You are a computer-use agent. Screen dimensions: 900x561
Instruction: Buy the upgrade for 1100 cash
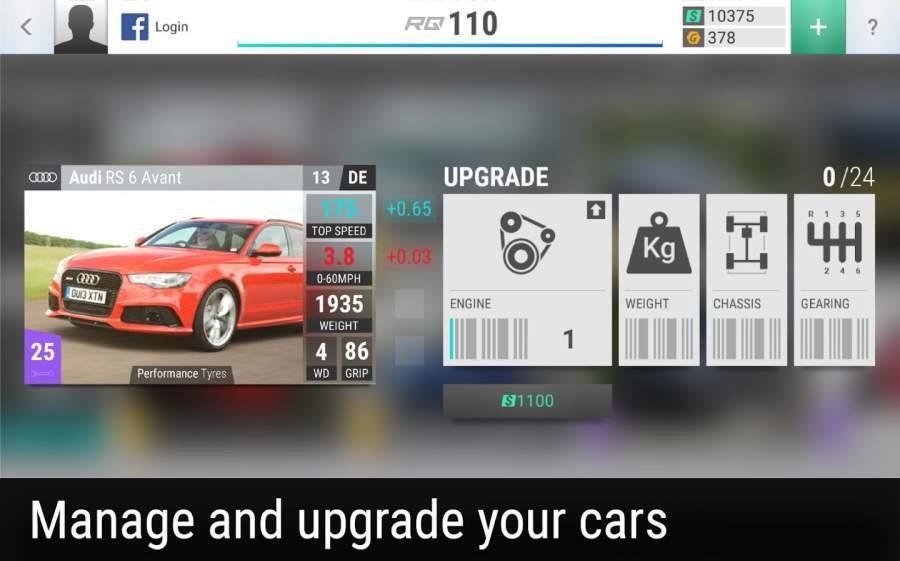pos(527,401)
